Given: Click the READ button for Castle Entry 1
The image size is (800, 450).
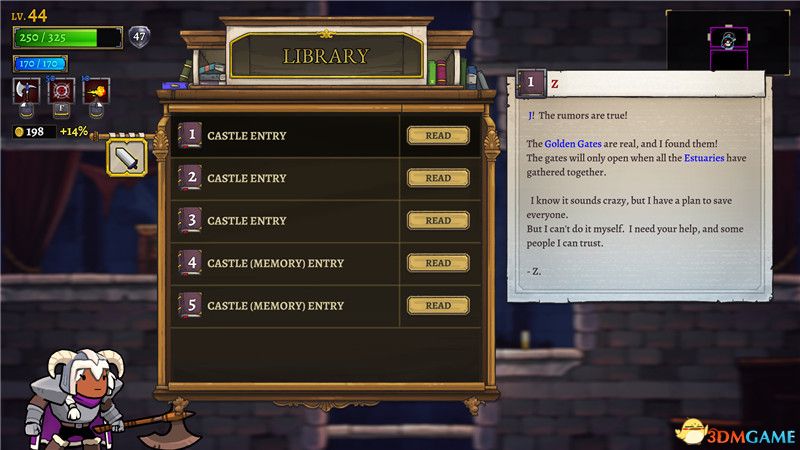Looking at the screenshot, I should point(438,136).
